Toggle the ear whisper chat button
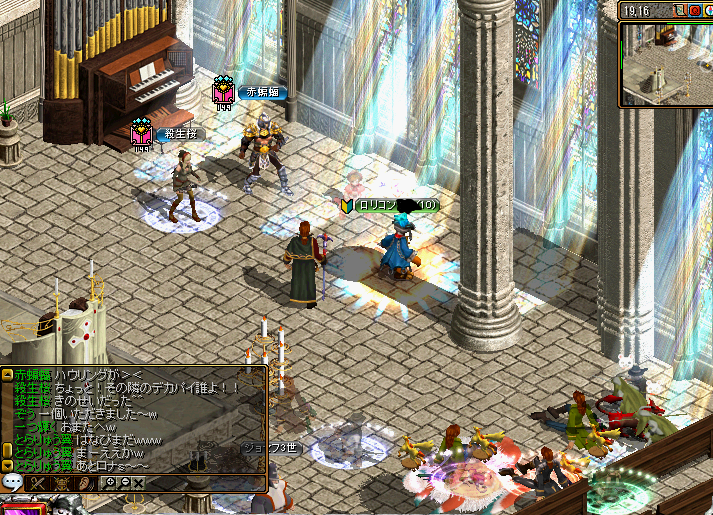This screenshot has height=515, width=713. [x=87, y=483]
